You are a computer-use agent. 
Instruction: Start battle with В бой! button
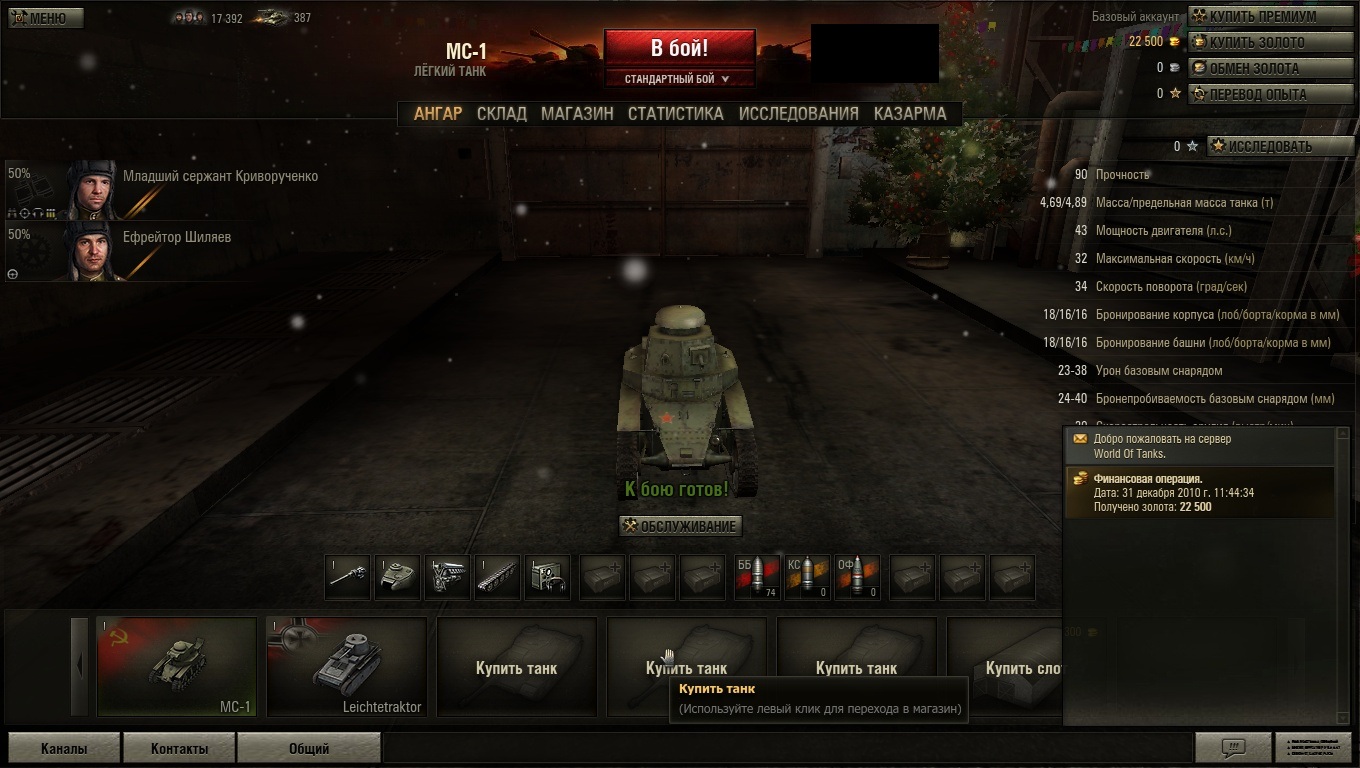tap(679, 48)
